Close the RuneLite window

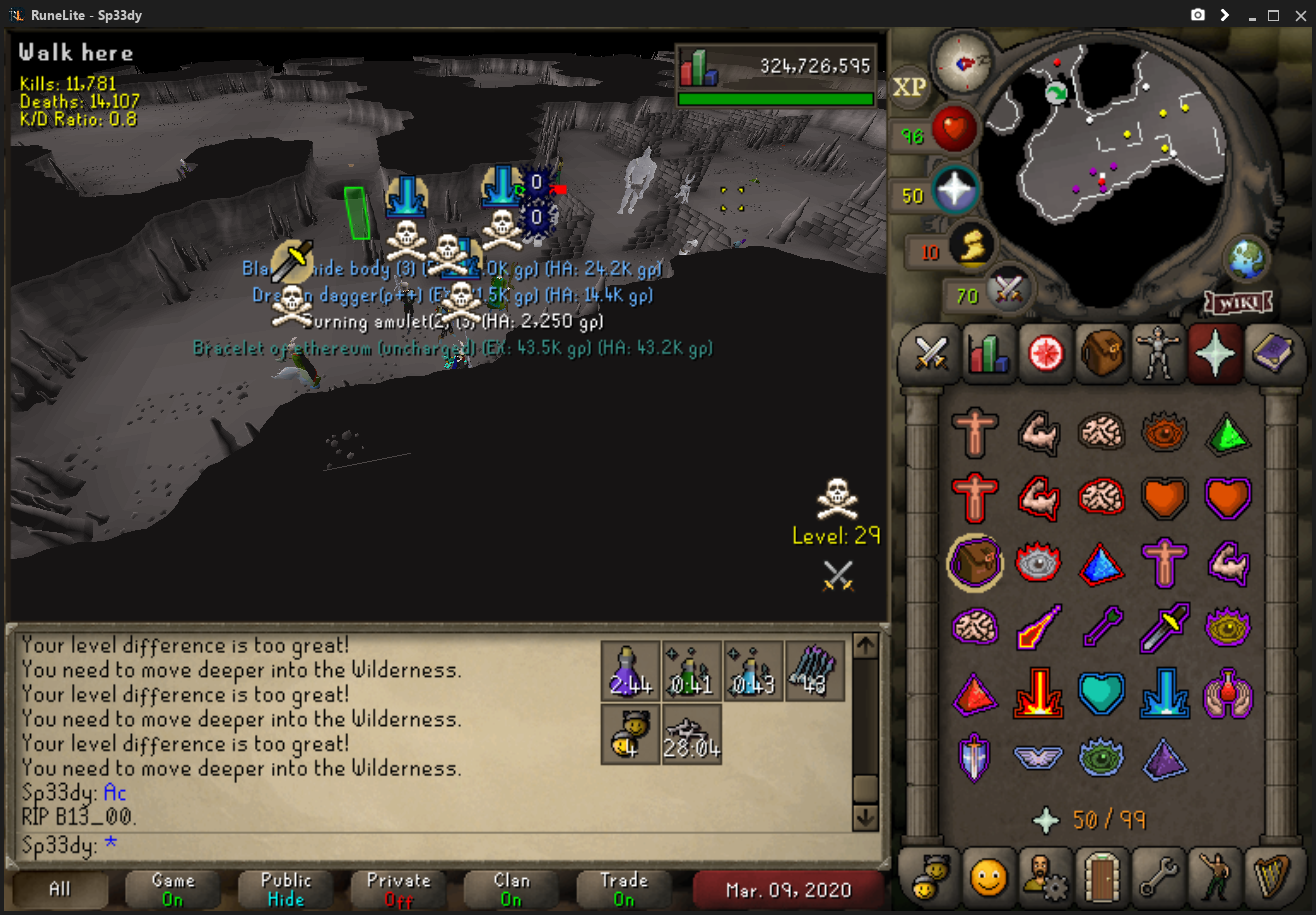pos(1299,15)
